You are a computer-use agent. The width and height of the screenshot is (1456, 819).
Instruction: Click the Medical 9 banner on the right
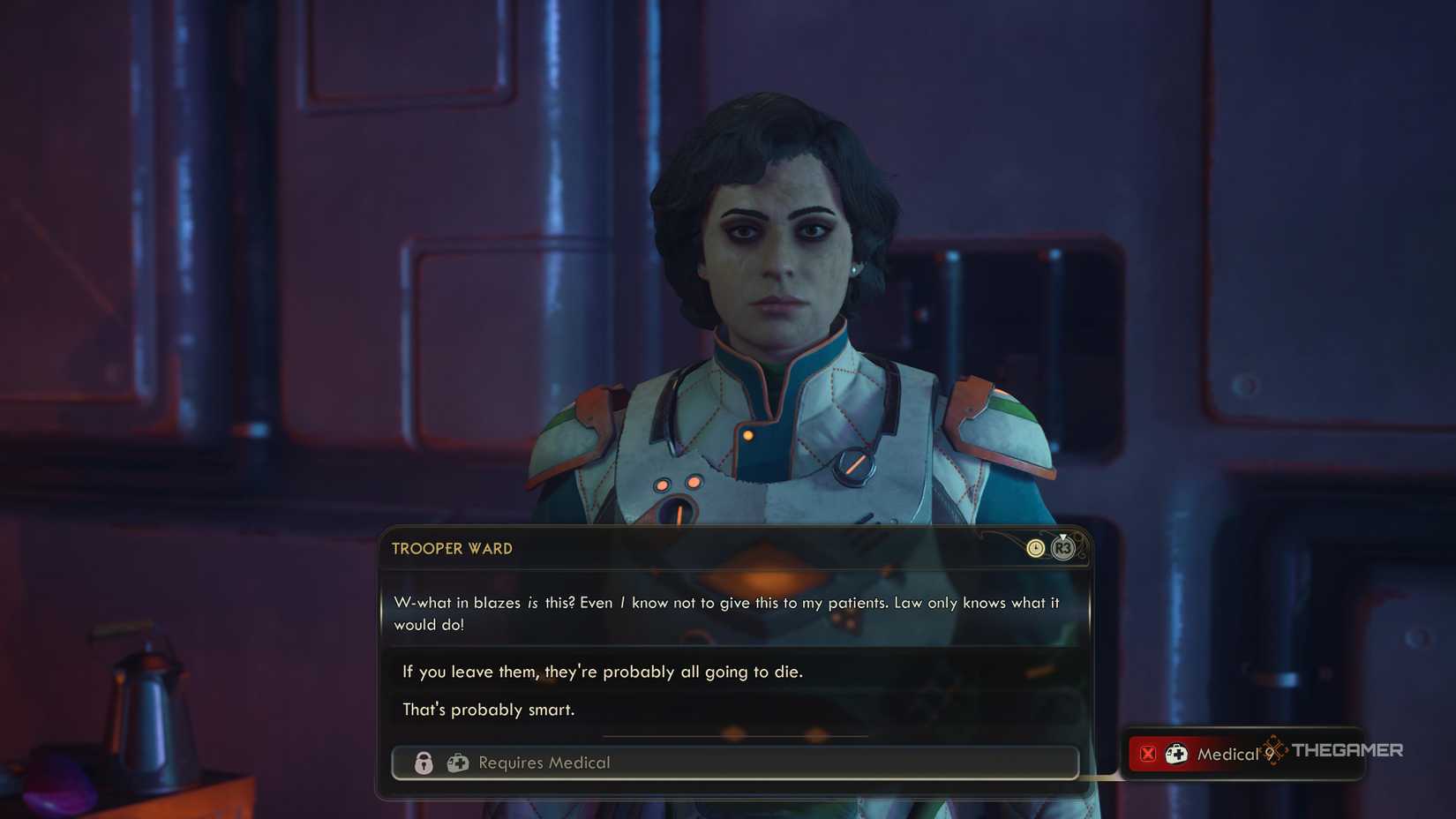click(1209, 754)
